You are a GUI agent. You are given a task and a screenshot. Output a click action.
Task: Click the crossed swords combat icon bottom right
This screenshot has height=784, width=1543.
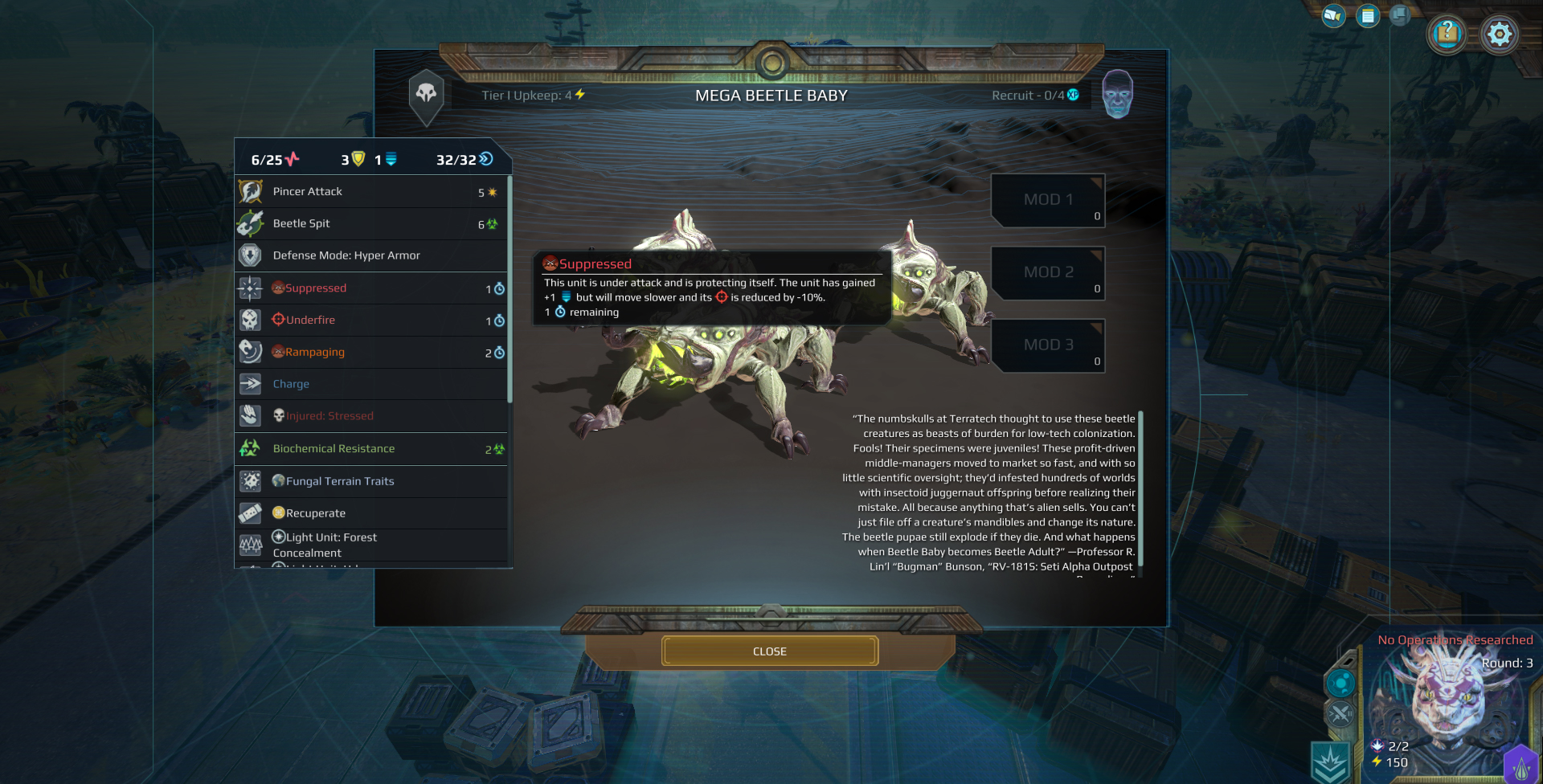(x=1340, y=712)
